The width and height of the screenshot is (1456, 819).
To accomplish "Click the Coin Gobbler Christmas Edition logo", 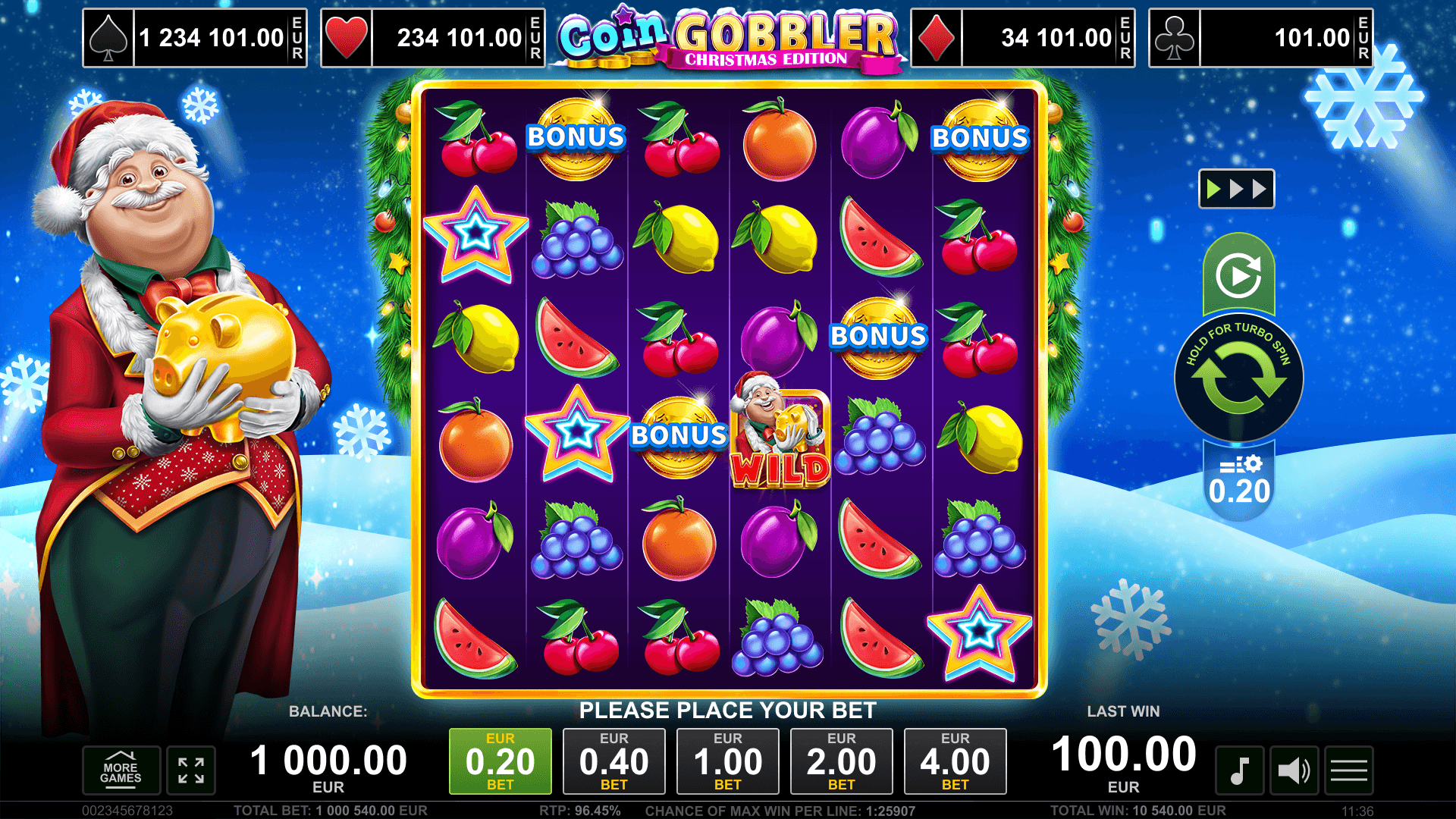I will 730,36.
